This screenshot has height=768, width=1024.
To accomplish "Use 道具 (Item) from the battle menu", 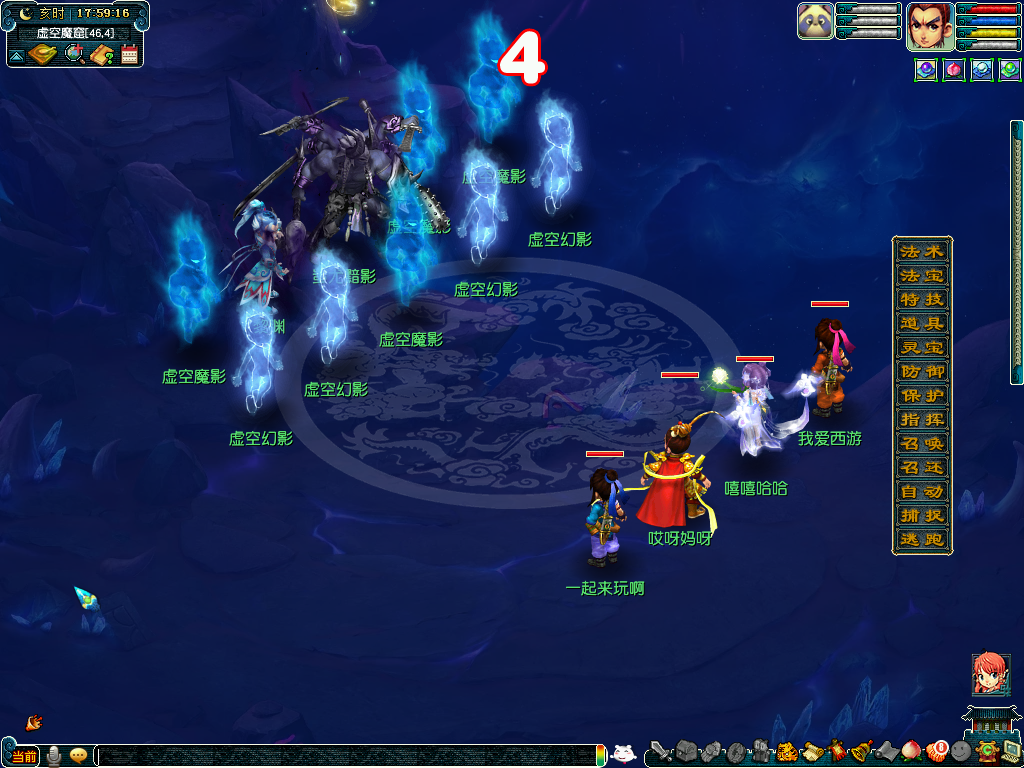I will pos(922,323).
